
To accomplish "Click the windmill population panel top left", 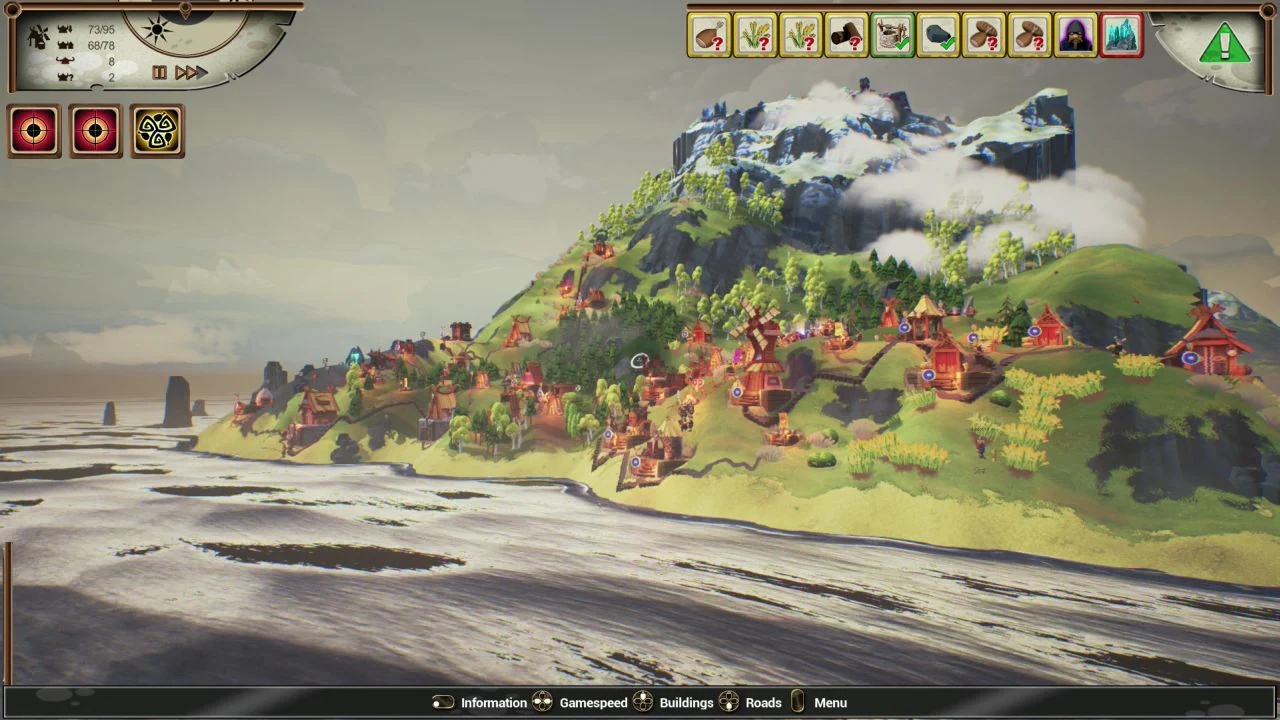I will 38,35.
